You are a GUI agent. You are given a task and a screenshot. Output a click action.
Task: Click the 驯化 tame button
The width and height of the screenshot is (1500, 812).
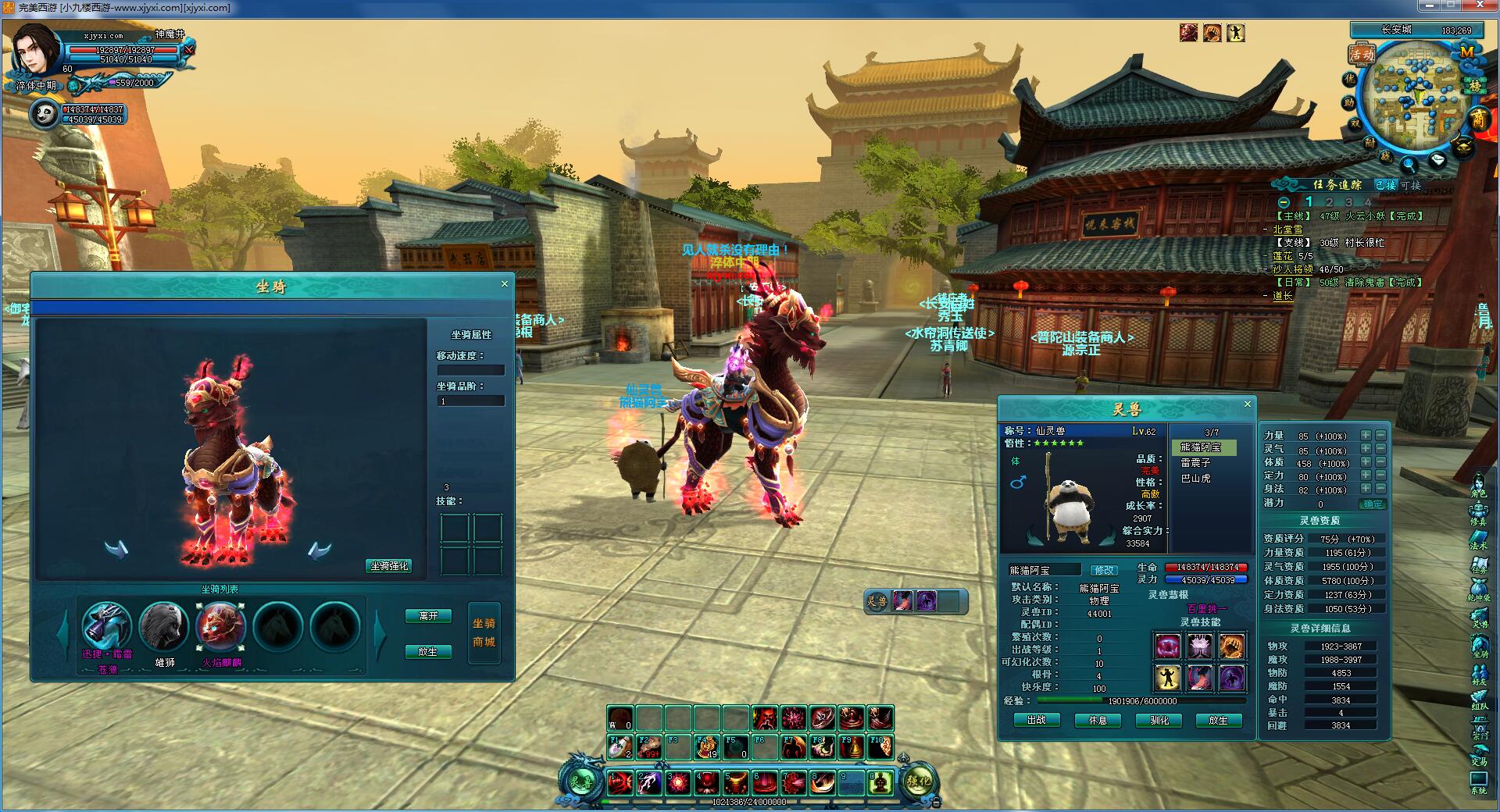pos(1159,720)
